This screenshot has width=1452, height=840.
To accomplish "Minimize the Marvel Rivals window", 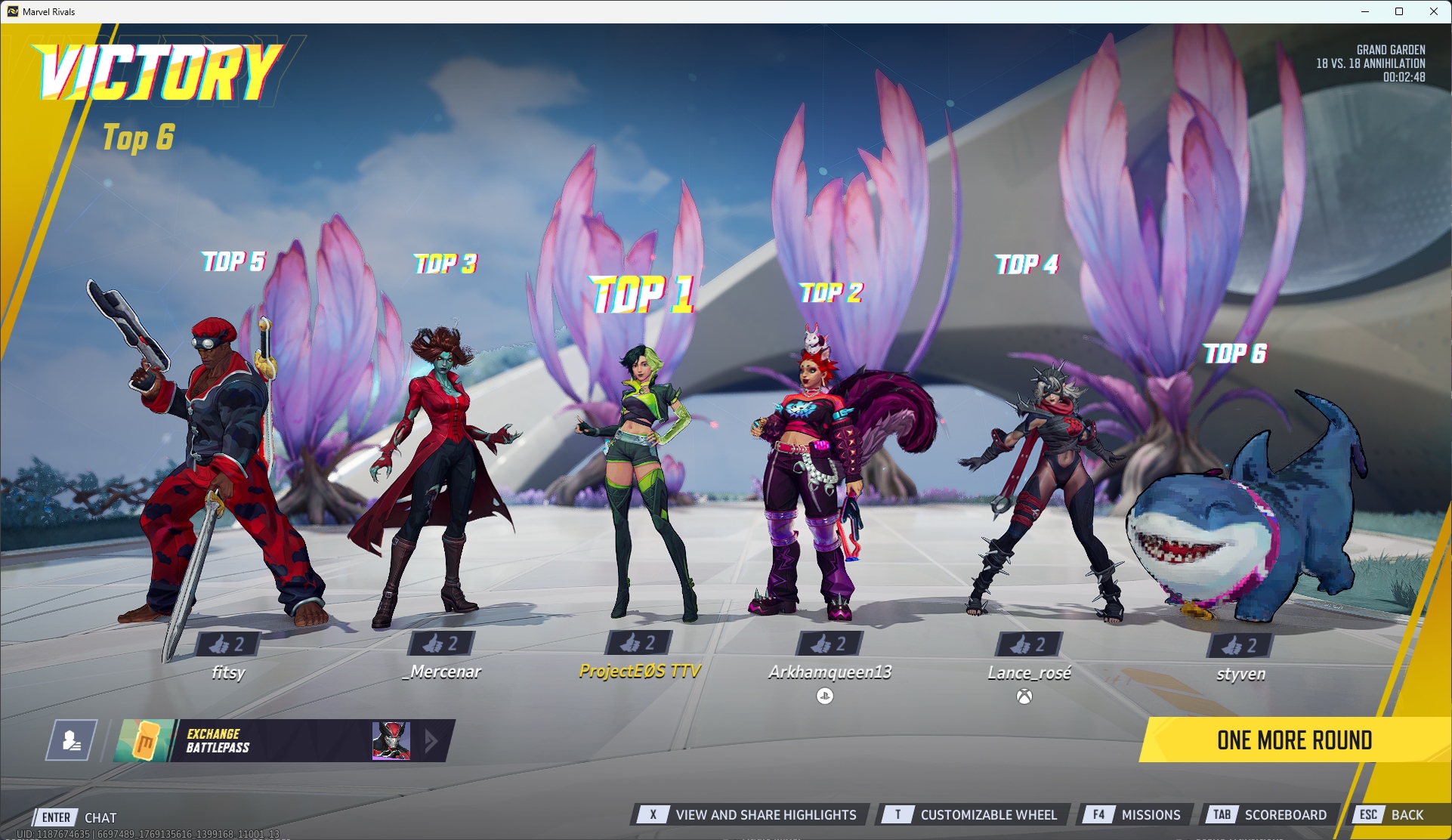I will pyautogui.click(x=1365, y=11).
